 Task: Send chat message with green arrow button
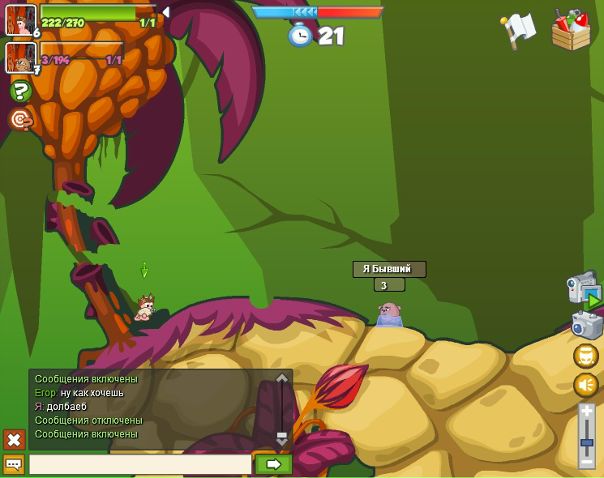tap(273, 464)
